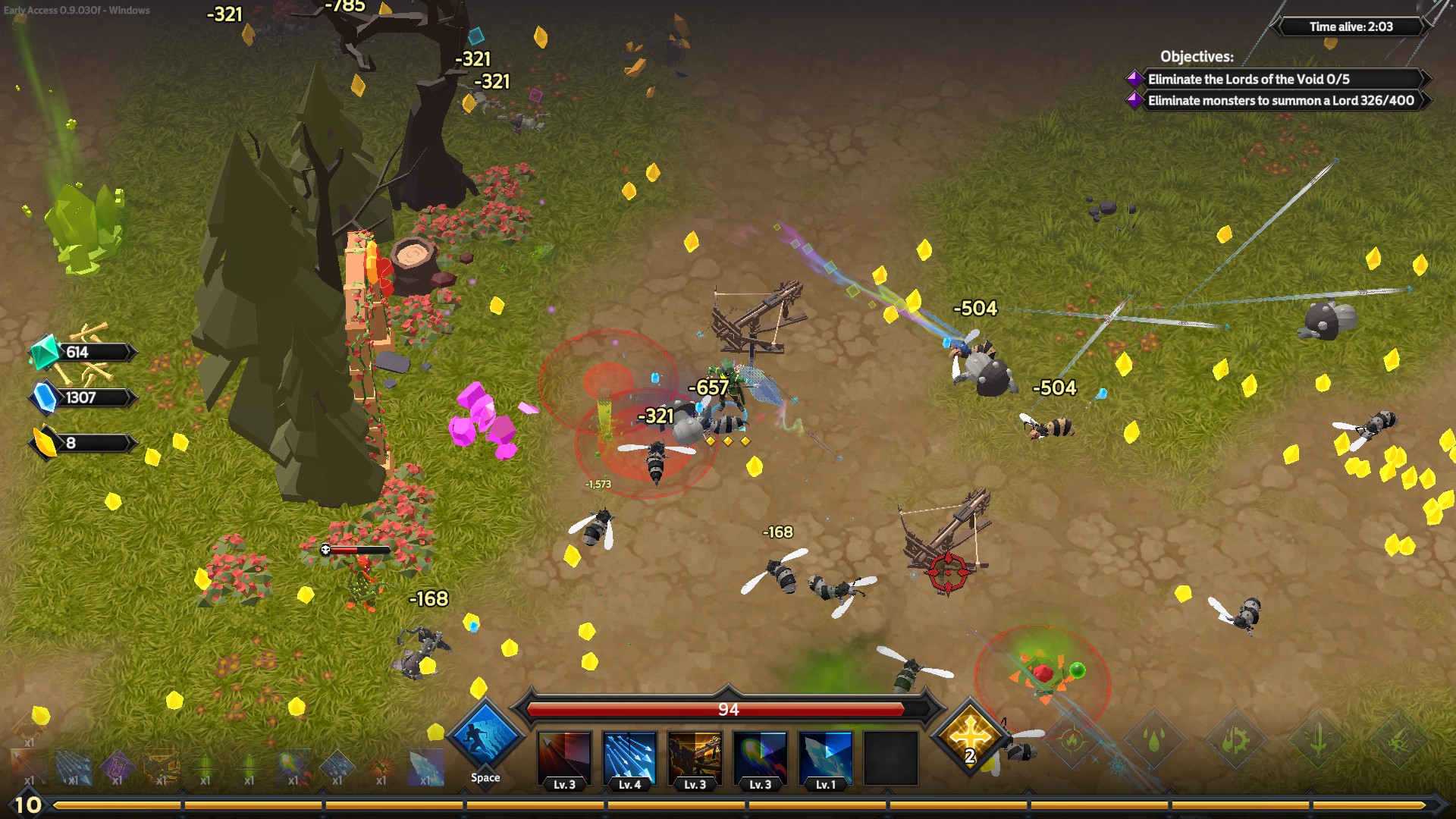This screenshot has height=819, width=1456.
Task: Click the golden leaf currency counter
Action: point(82,443)
